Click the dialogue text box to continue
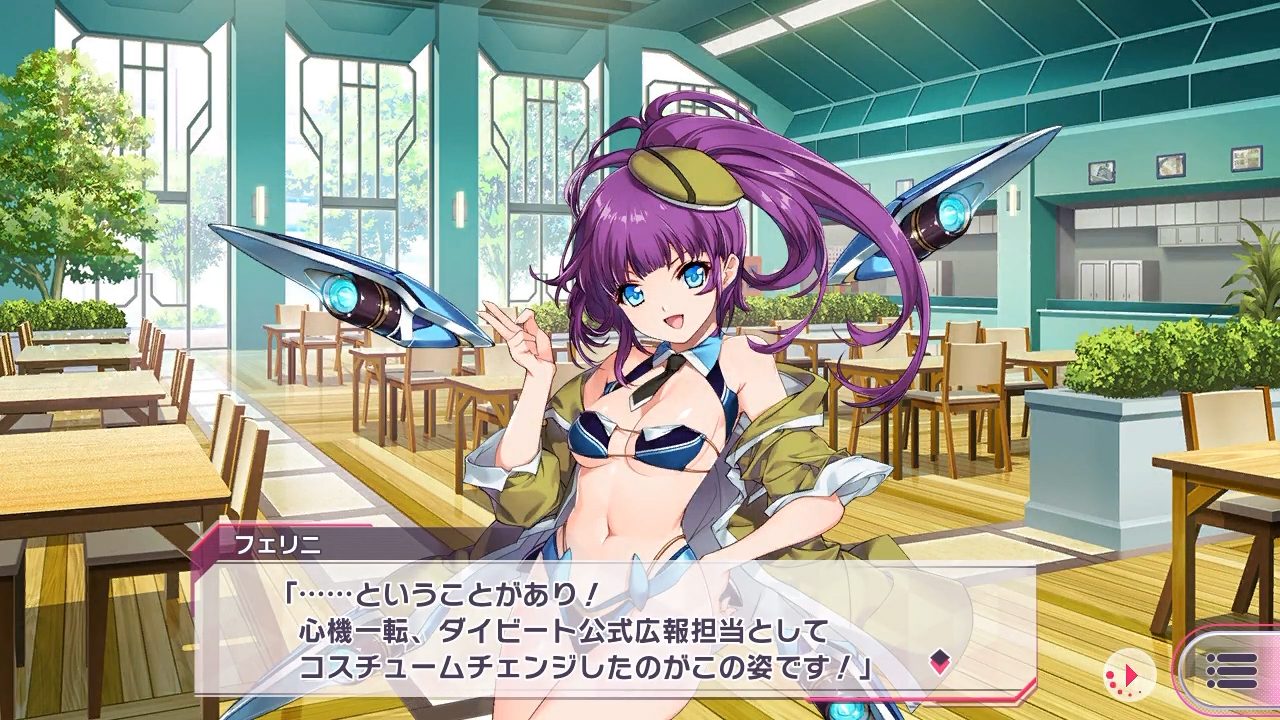 pyautogui.click(x=600, y=630)
